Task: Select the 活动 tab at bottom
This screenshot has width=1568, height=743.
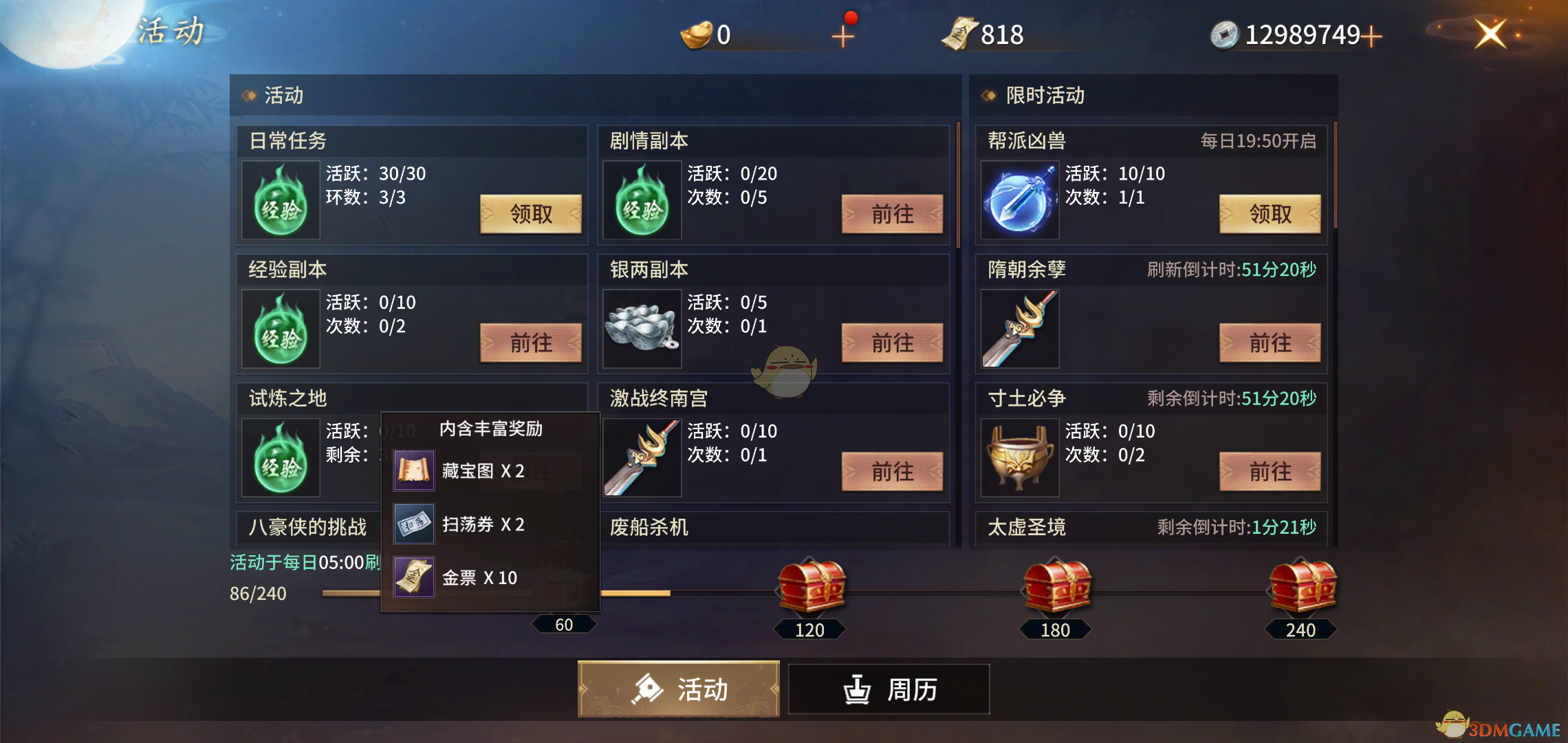Action: [678, 689]
